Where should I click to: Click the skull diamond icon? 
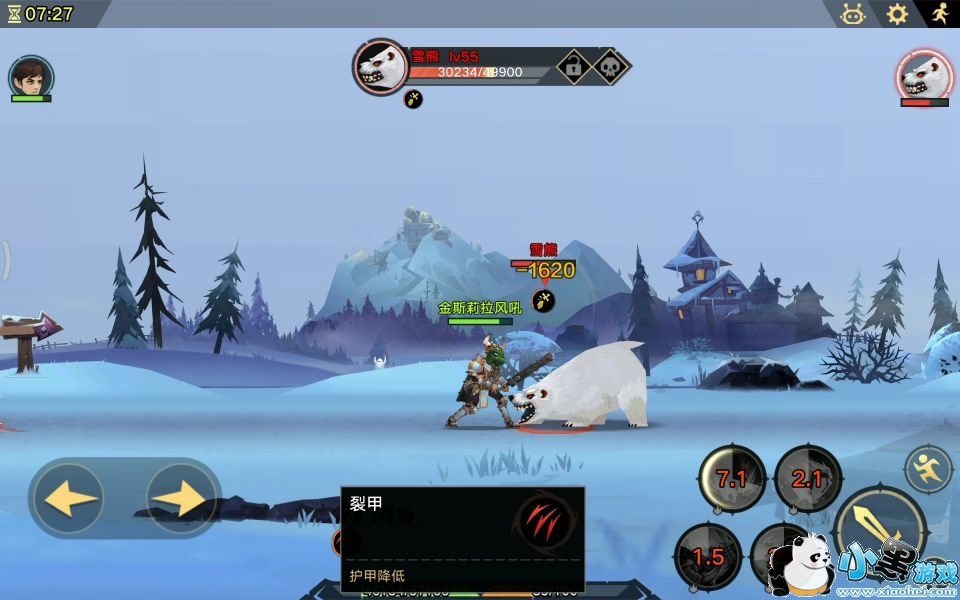pyautogui.click(x=609, y=67)
